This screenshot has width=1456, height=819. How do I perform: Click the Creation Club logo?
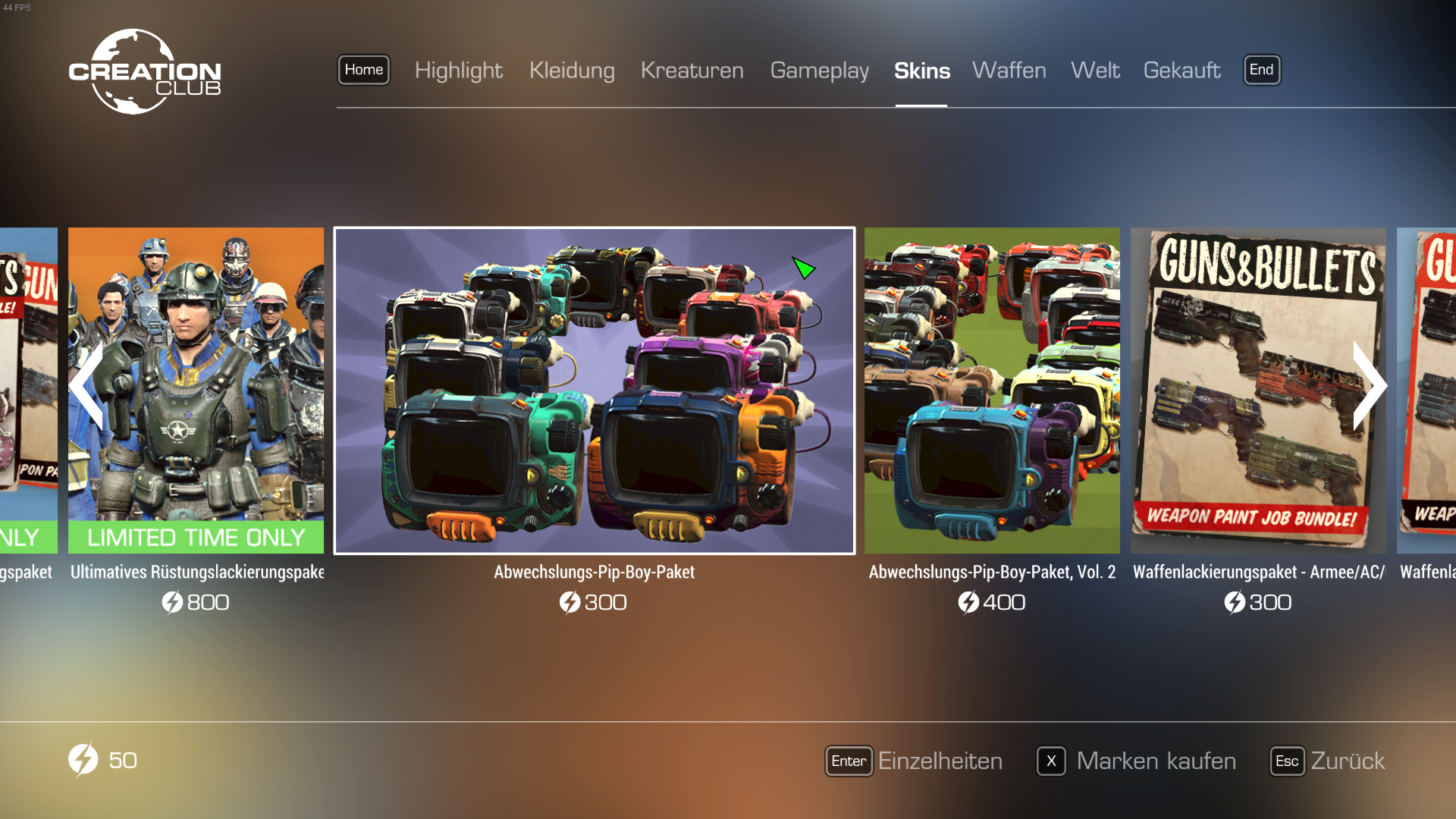pyautogui.click(x=144, y=72)
